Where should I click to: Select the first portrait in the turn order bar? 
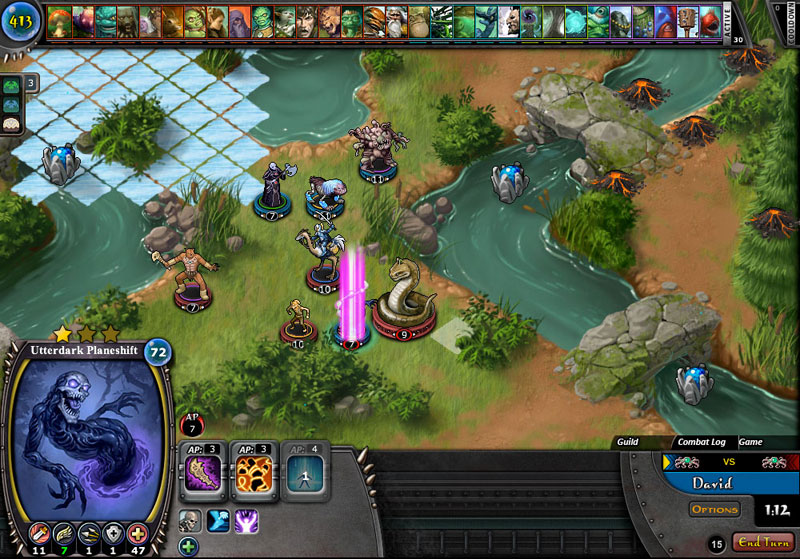point(60,20)
